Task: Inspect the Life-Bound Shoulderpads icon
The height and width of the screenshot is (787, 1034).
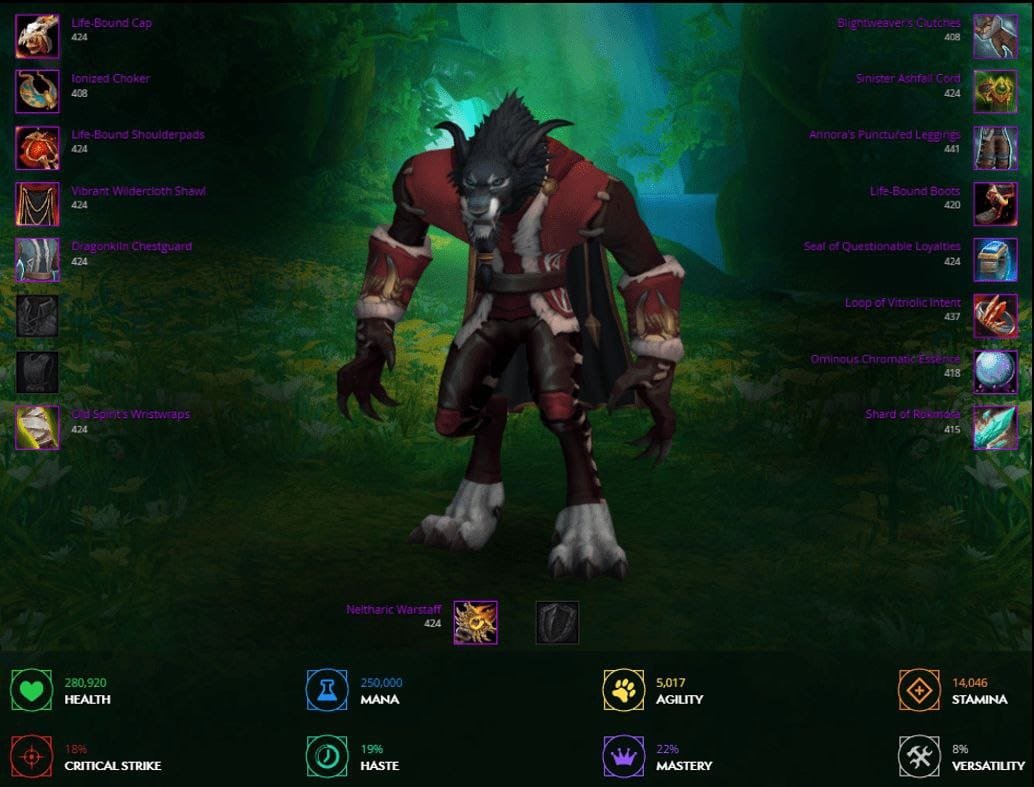Action: (37, 147)
